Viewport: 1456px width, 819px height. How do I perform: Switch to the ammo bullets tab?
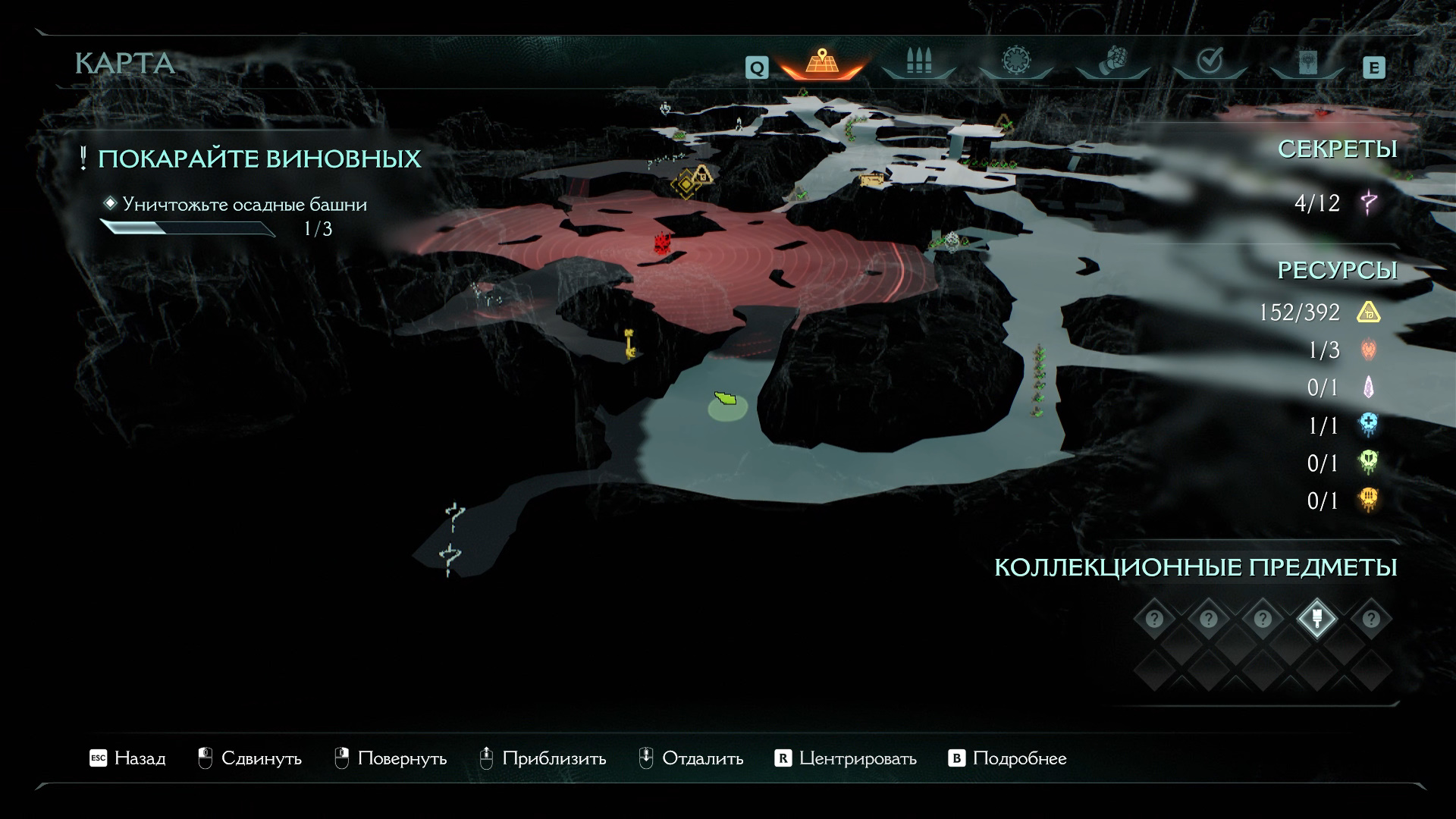(x=918, y=61)
